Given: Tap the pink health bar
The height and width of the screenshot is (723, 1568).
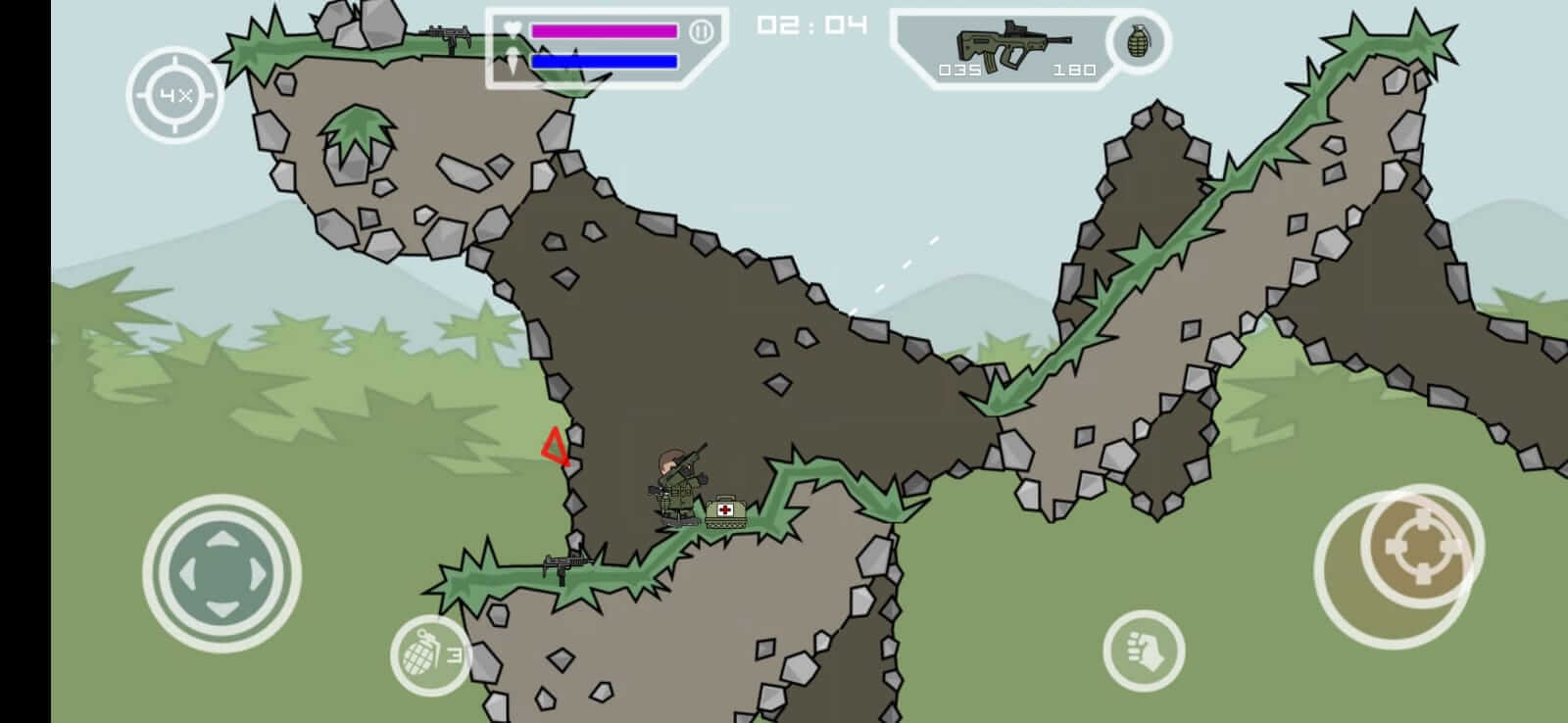Looking at the screenshot, I should (602, 31).
